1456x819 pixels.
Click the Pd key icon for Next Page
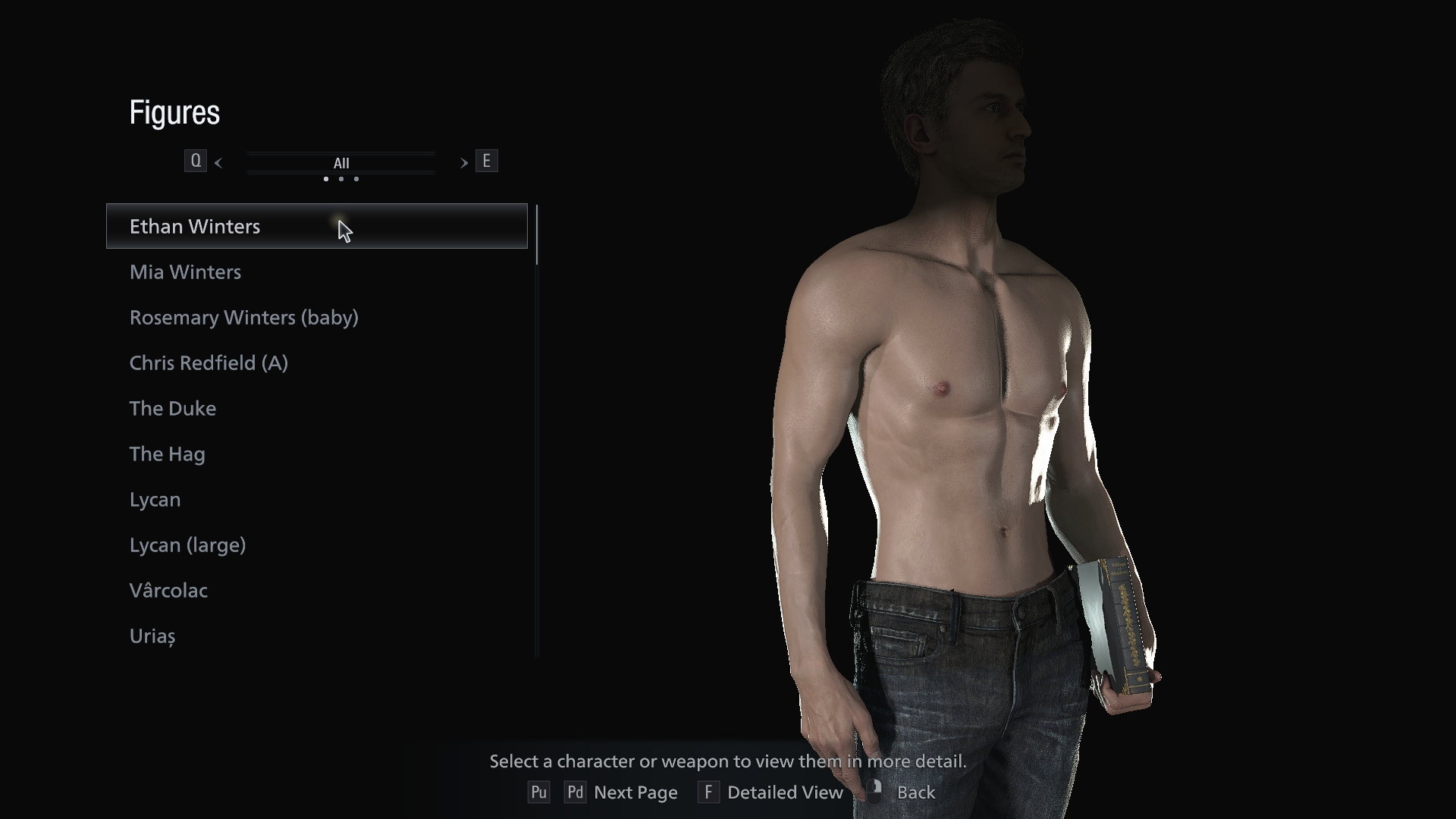[x=575, y=792]
